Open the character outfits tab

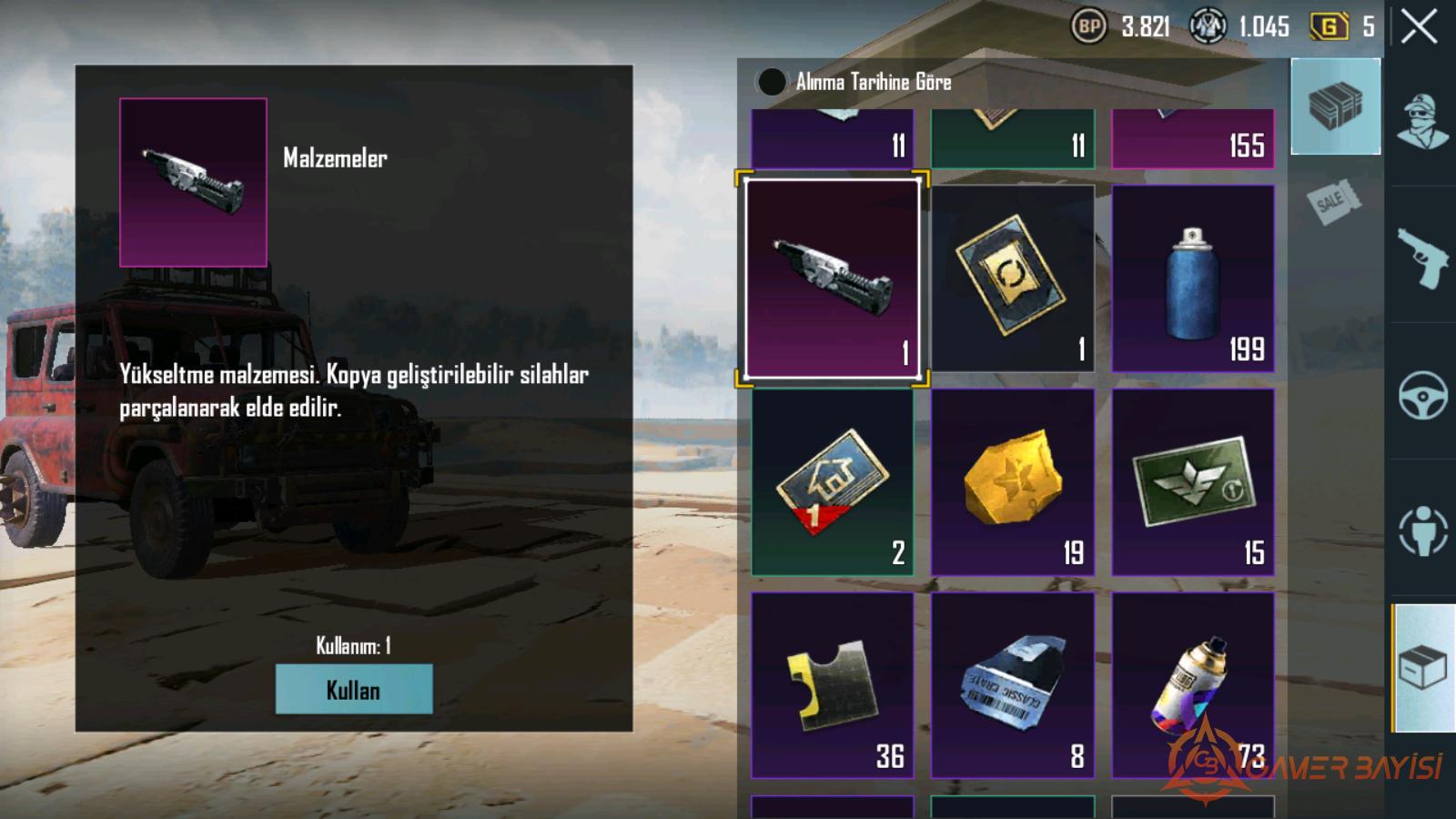point(1422,121)
